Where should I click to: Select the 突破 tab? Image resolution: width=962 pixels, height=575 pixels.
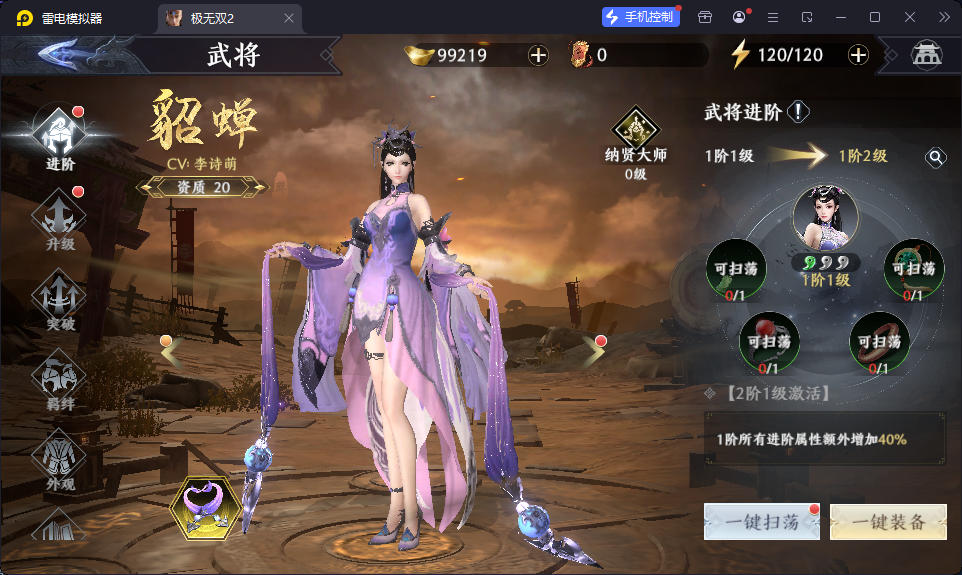click(60, 300)
